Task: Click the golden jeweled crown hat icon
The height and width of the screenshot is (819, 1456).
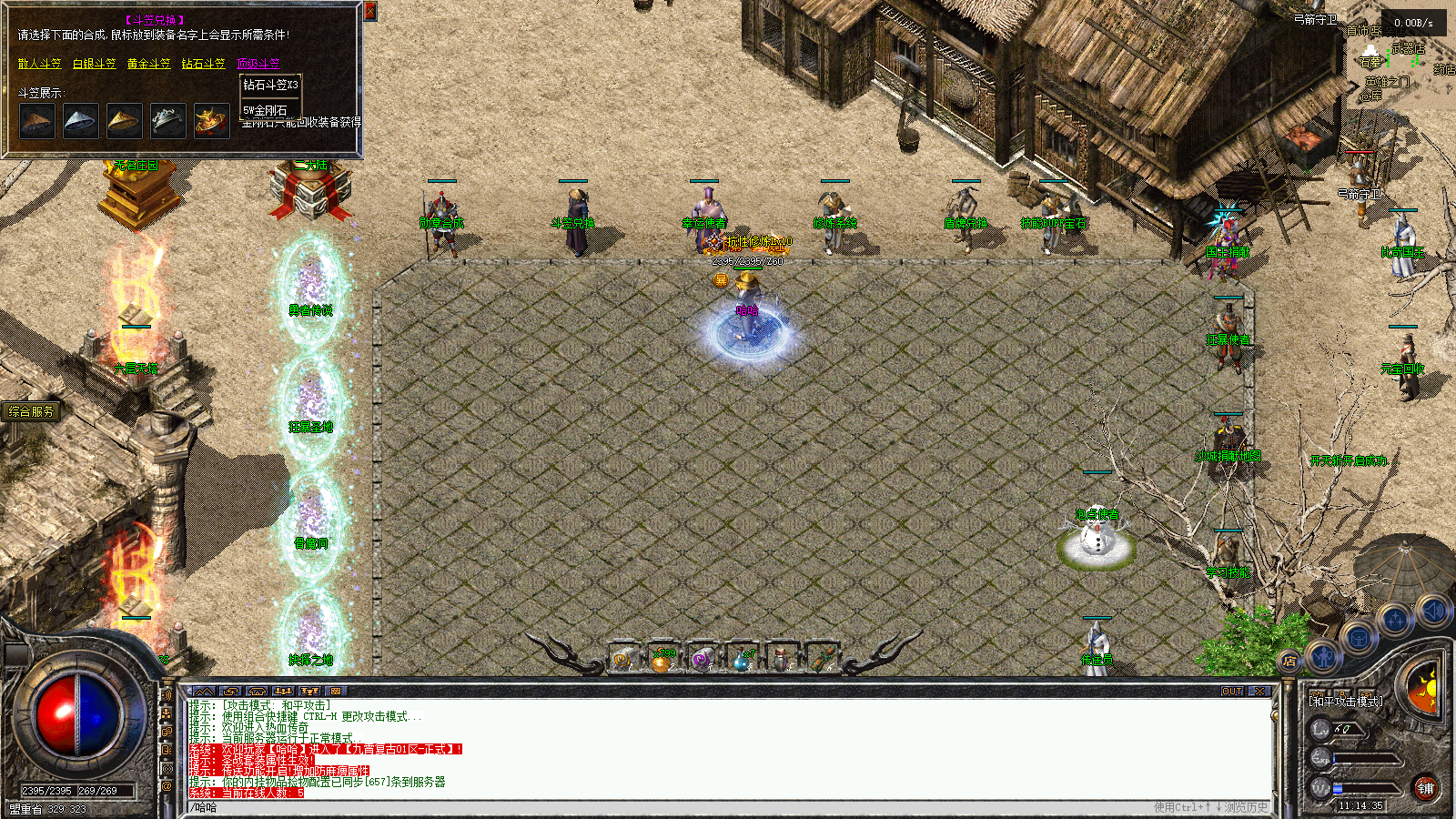Action: click(211, 121)
